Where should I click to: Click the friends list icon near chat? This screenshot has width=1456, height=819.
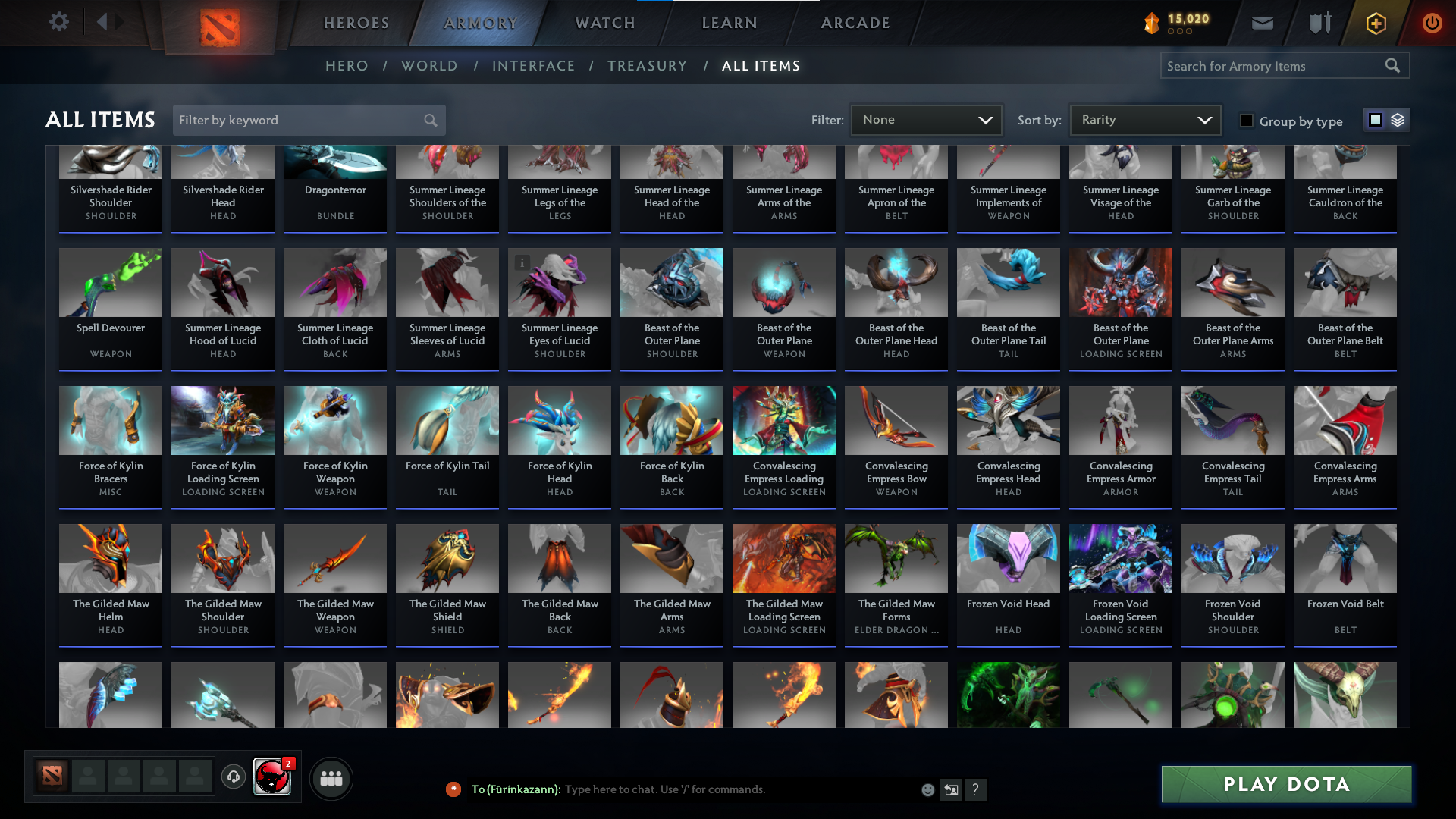(x=331, y=777)
